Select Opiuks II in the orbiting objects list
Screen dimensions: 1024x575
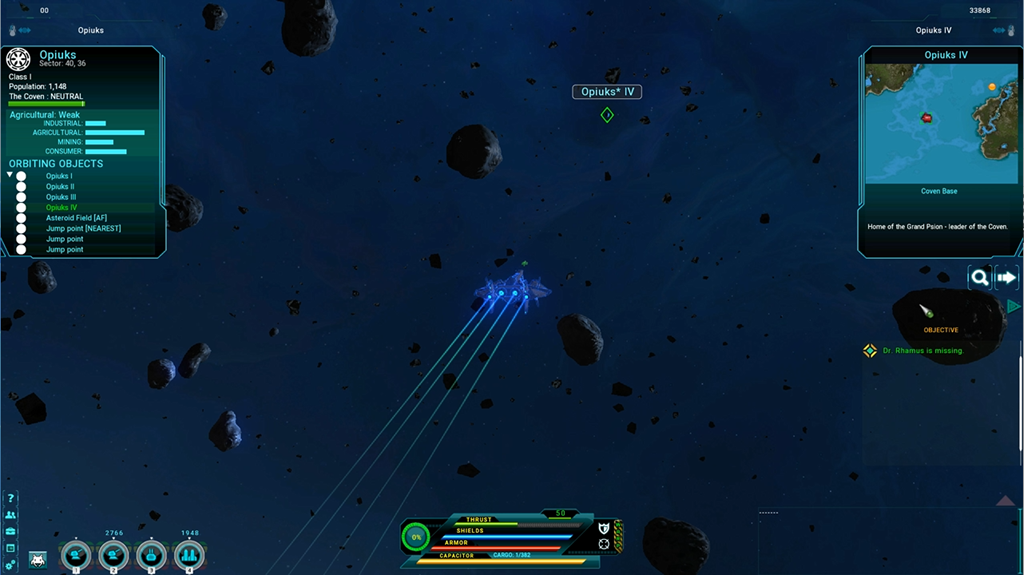coord(60,187)
